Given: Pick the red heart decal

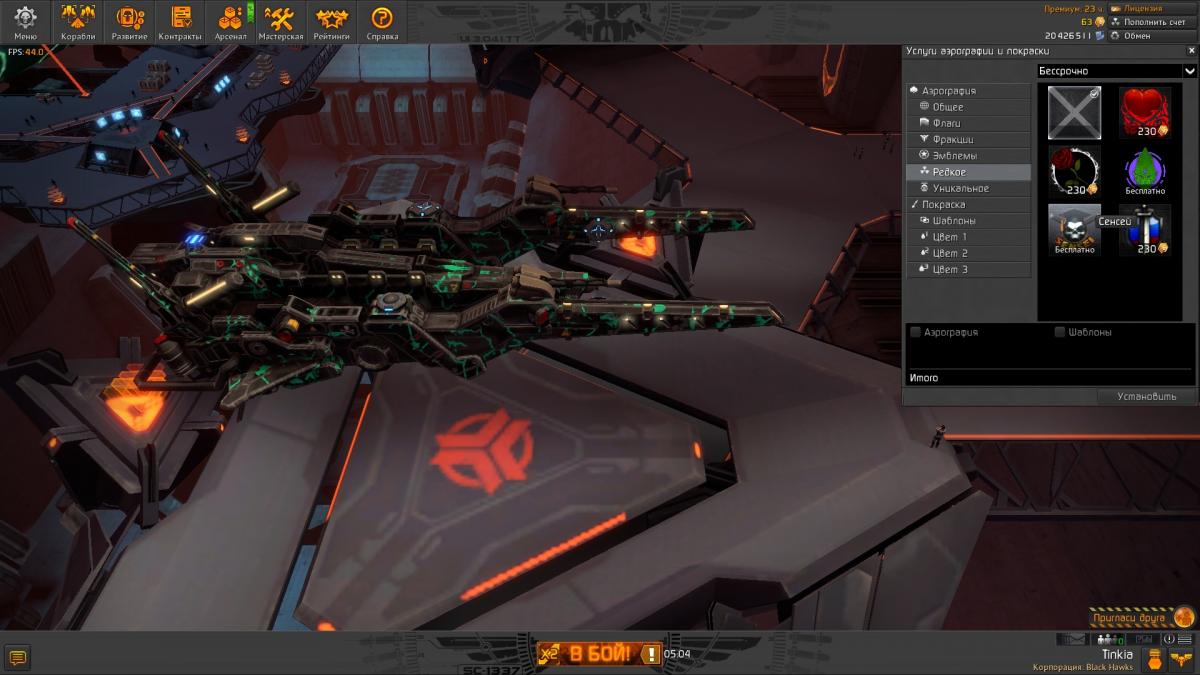Looking at the screenshot, I should [x=1144, y=110].
